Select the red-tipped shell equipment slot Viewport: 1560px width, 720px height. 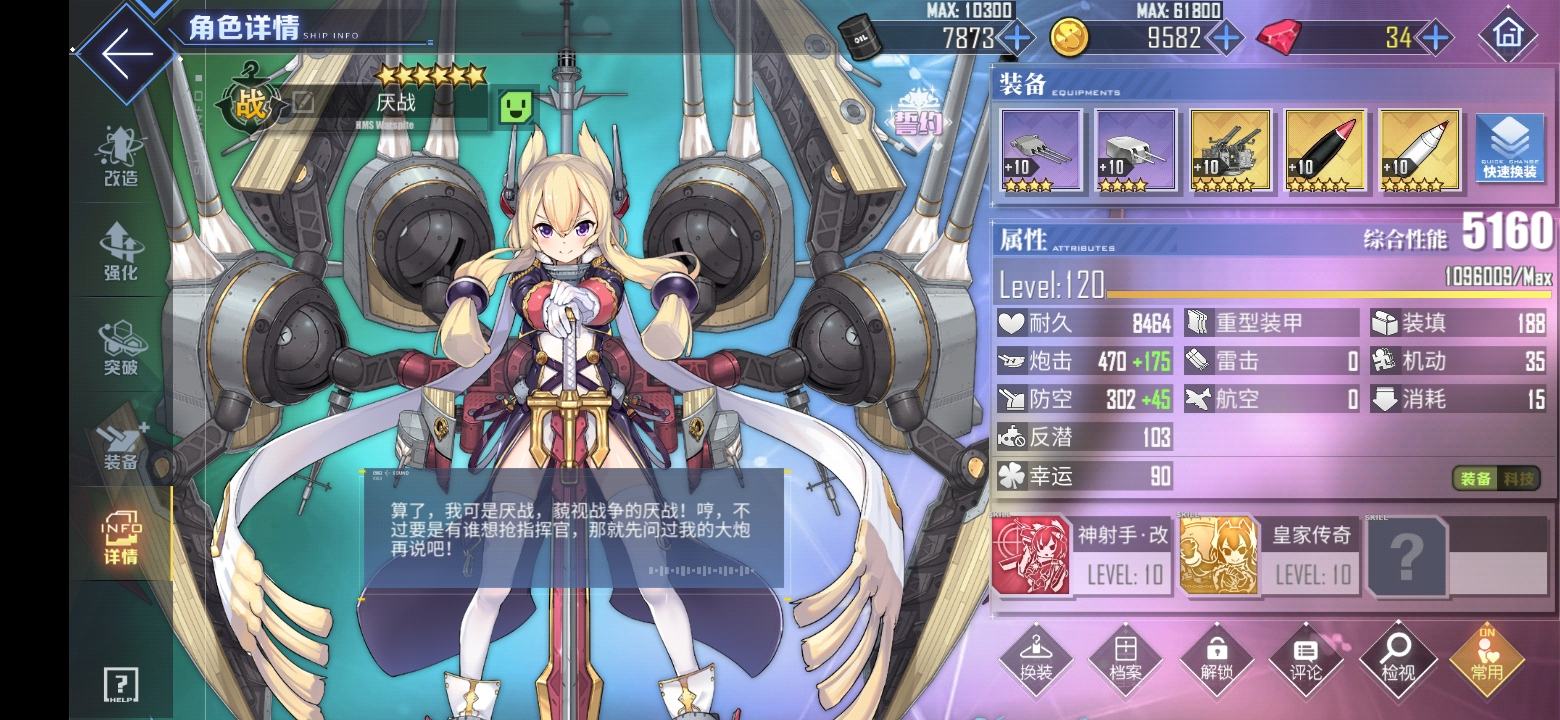click(1323, 149)
